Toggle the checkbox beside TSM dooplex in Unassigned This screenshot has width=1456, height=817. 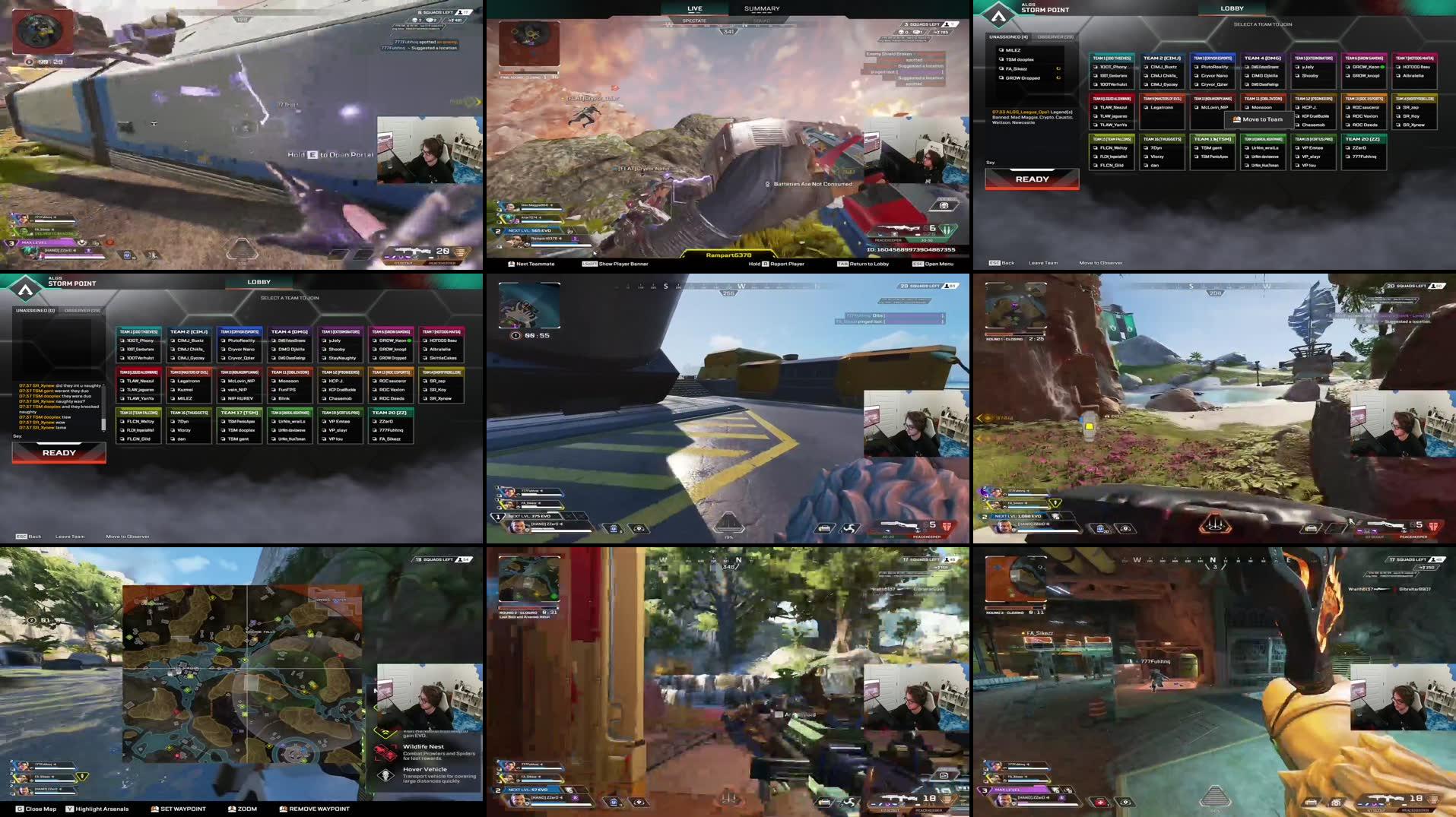(1001, 59)
